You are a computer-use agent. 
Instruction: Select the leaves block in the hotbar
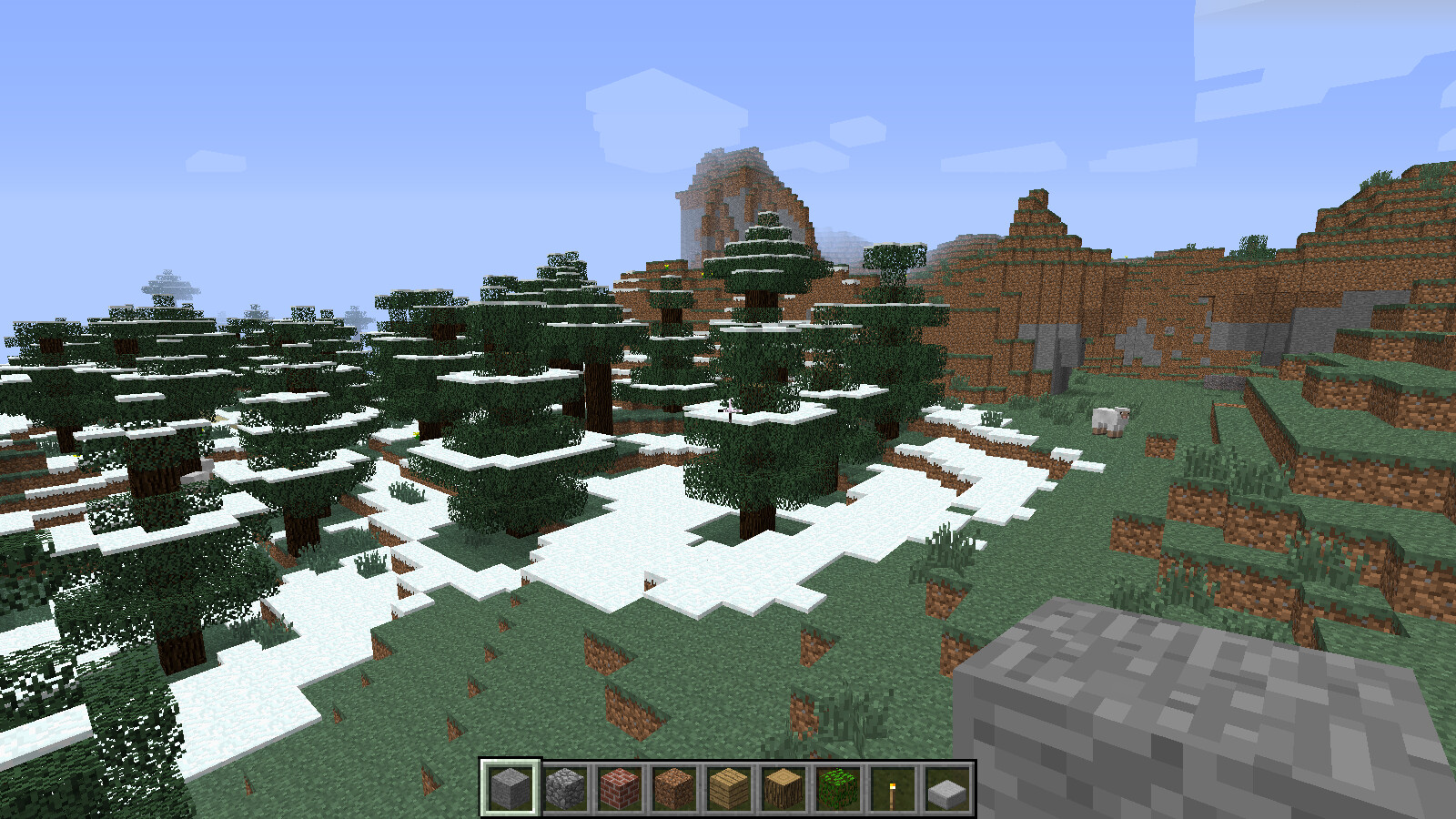click(836, 785)
